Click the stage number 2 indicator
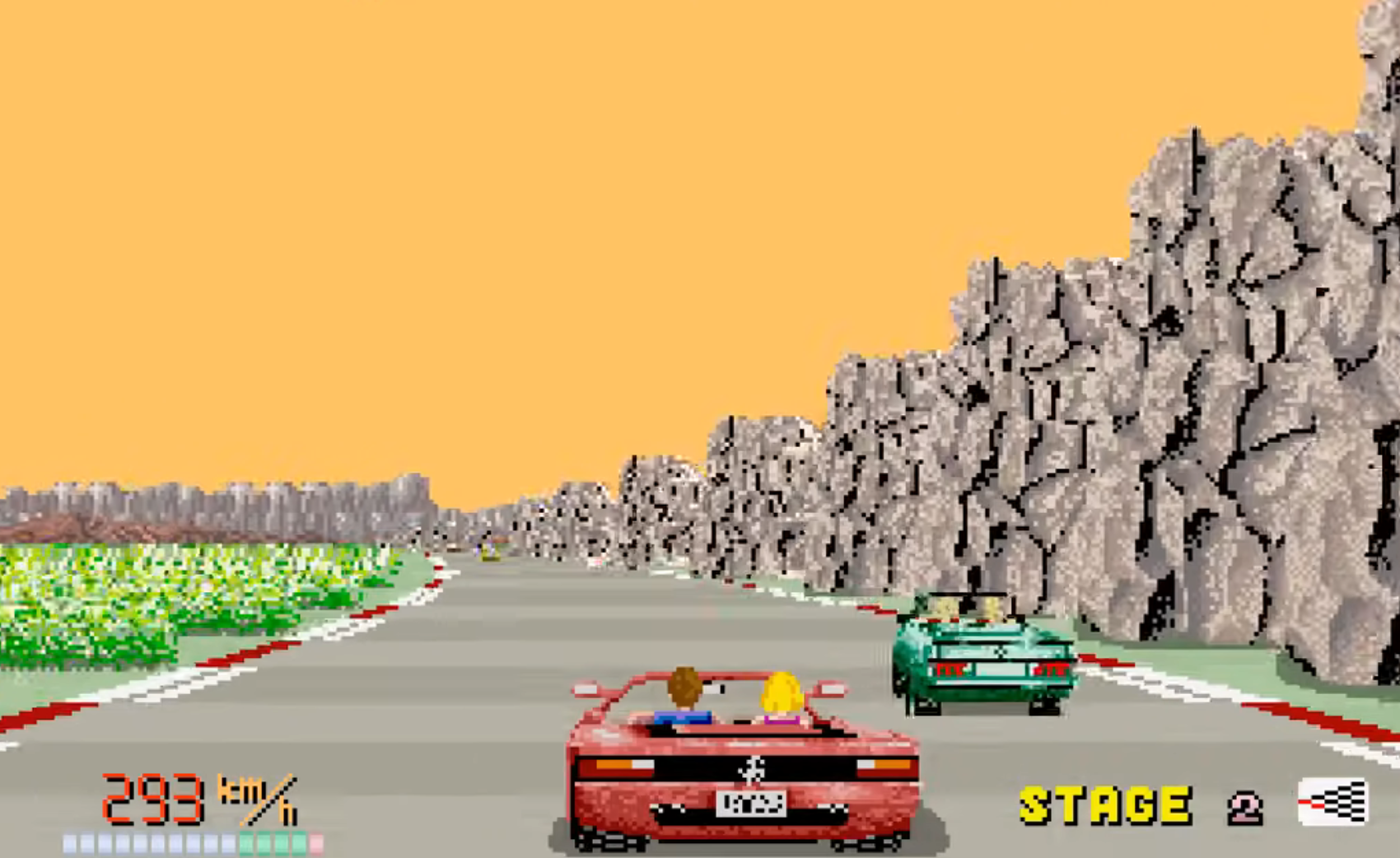The height and width of the screenshot is (858, 1400). pos(1245,805)
